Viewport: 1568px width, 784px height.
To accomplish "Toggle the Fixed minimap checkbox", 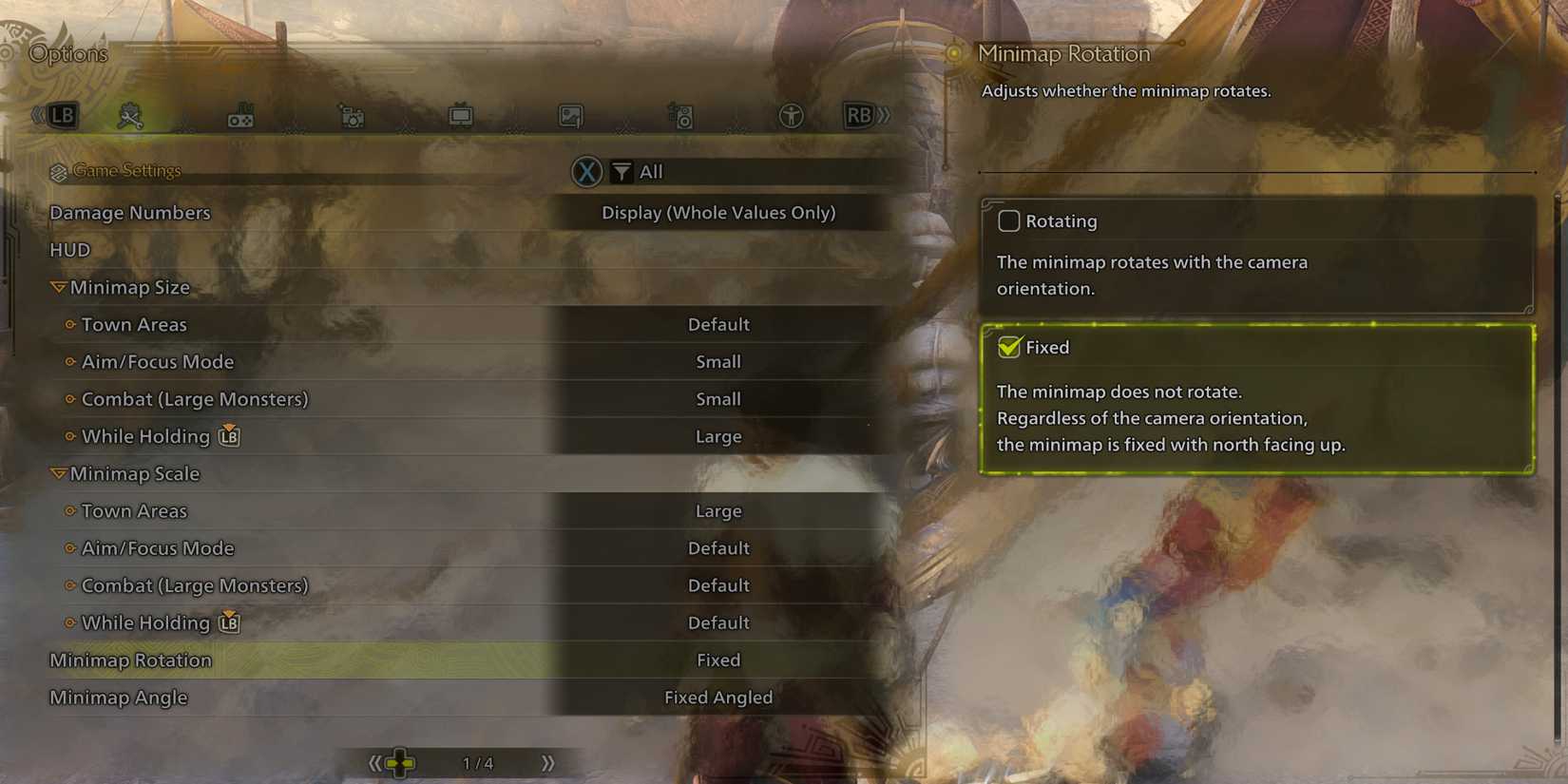I will pos(1010,347).
